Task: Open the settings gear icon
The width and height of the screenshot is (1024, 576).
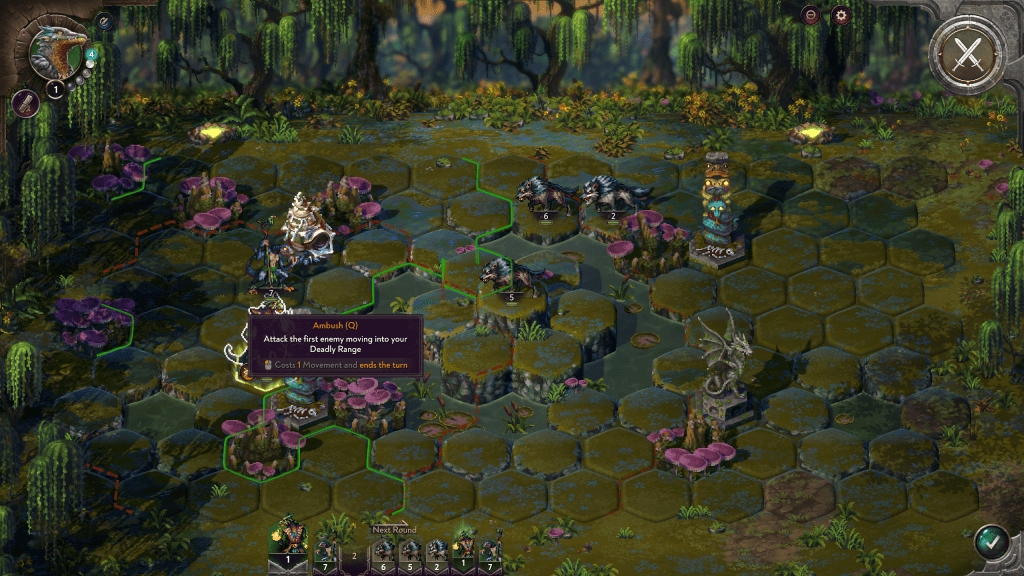Action: [841, 15]
